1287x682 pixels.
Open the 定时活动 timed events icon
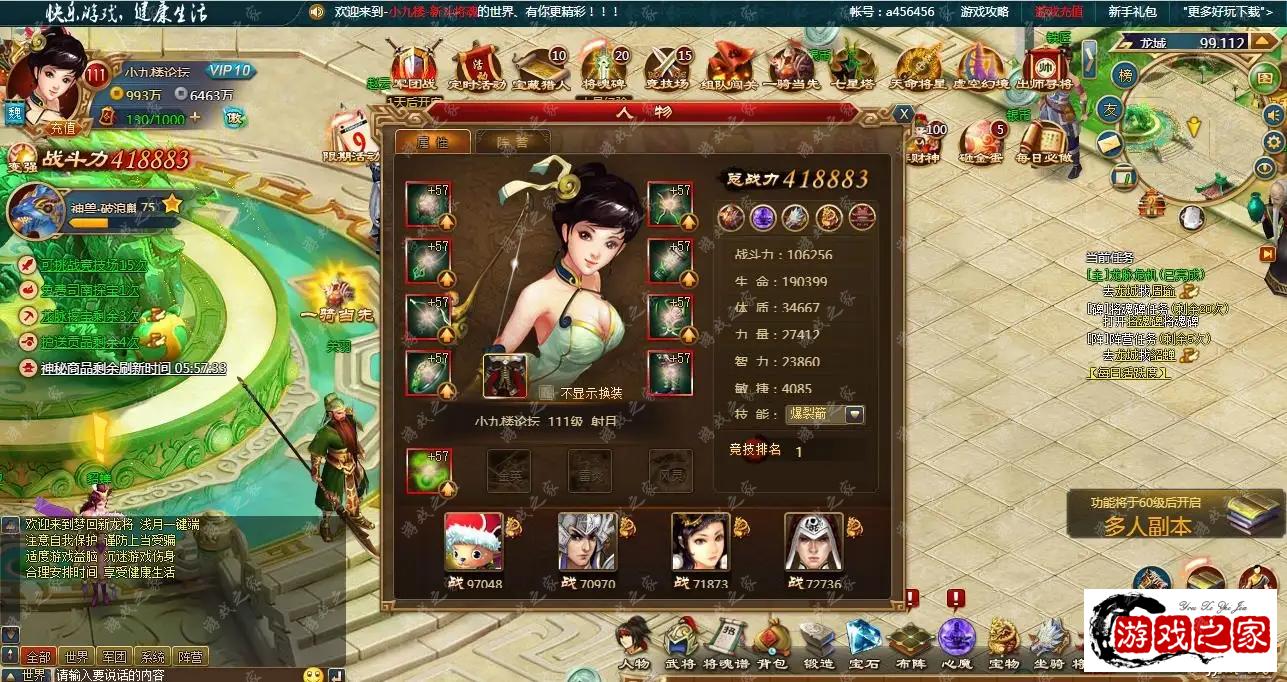pos(477,68)
